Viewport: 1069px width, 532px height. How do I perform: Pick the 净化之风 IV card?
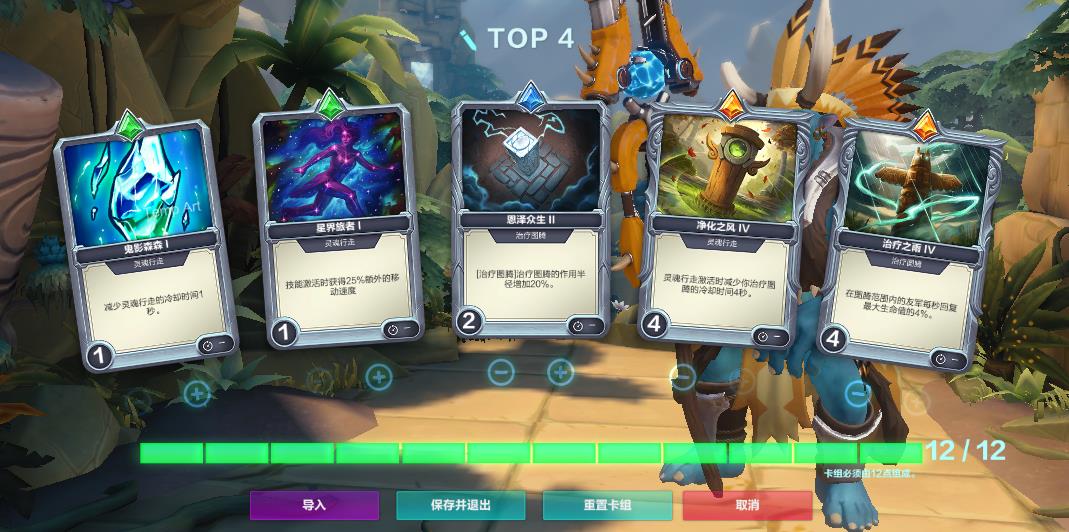tap(727, 225)
